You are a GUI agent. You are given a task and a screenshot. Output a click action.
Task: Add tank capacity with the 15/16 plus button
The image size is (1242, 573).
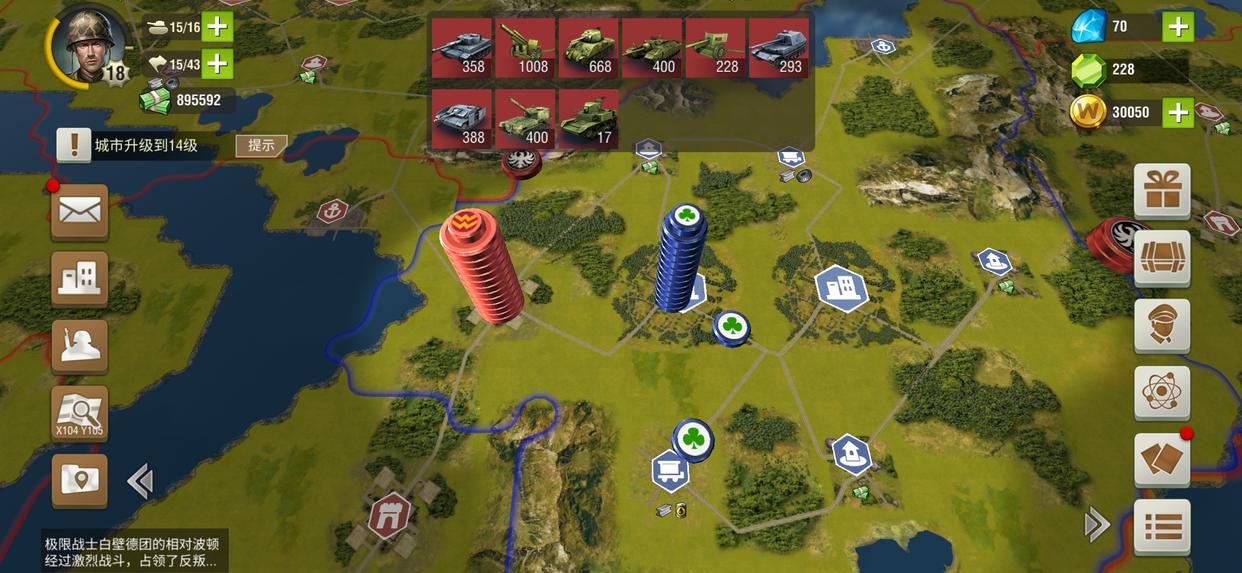tap(217, 27)
